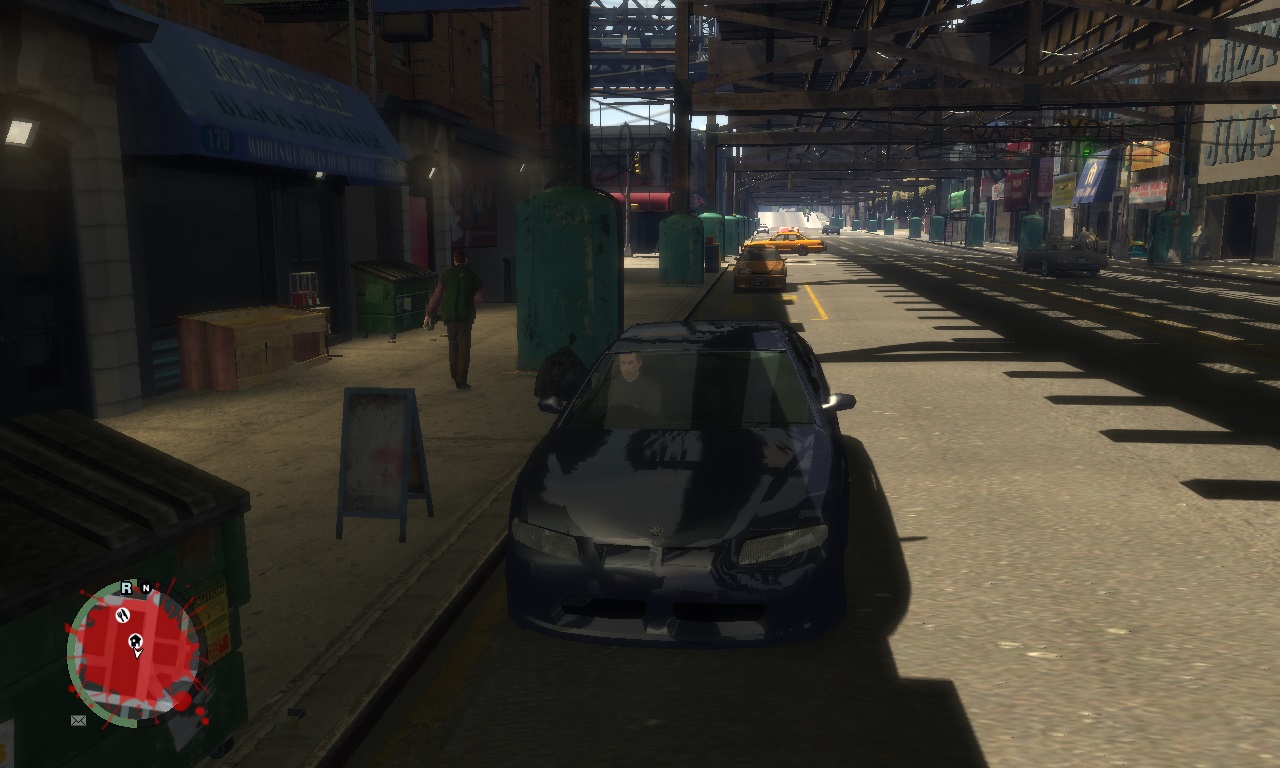Open the envelope message icon

click(78, 720)
